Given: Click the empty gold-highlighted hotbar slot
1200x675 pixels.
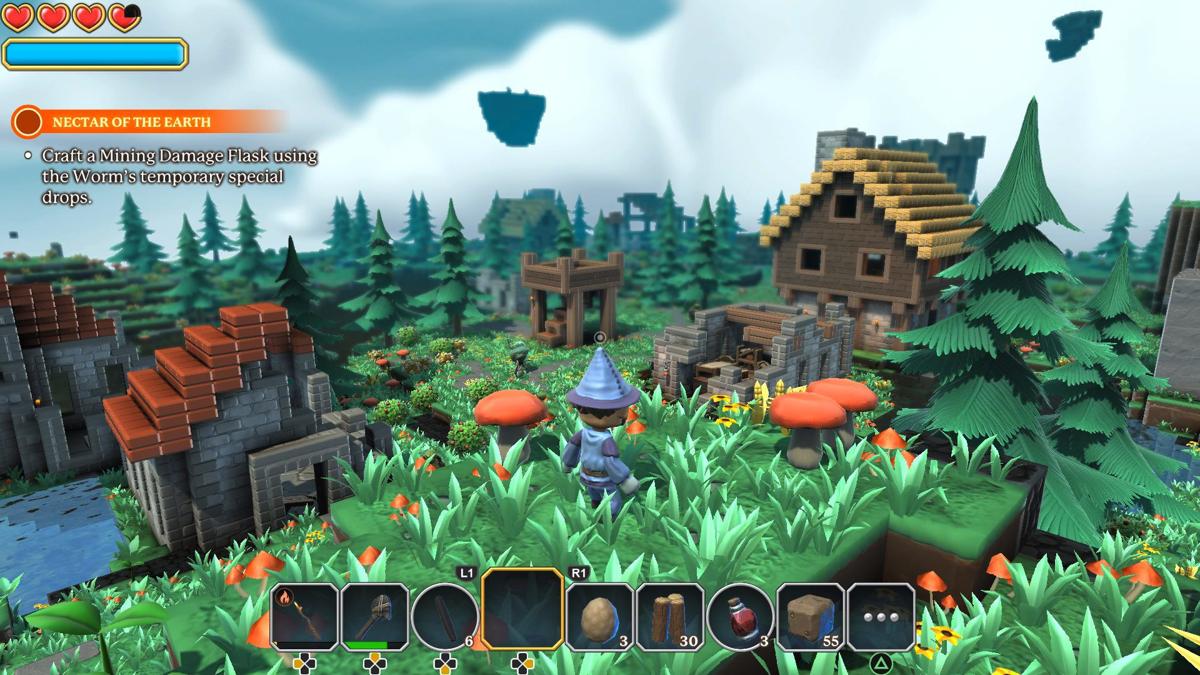Looking at the screenshot, I should [522, 611].
